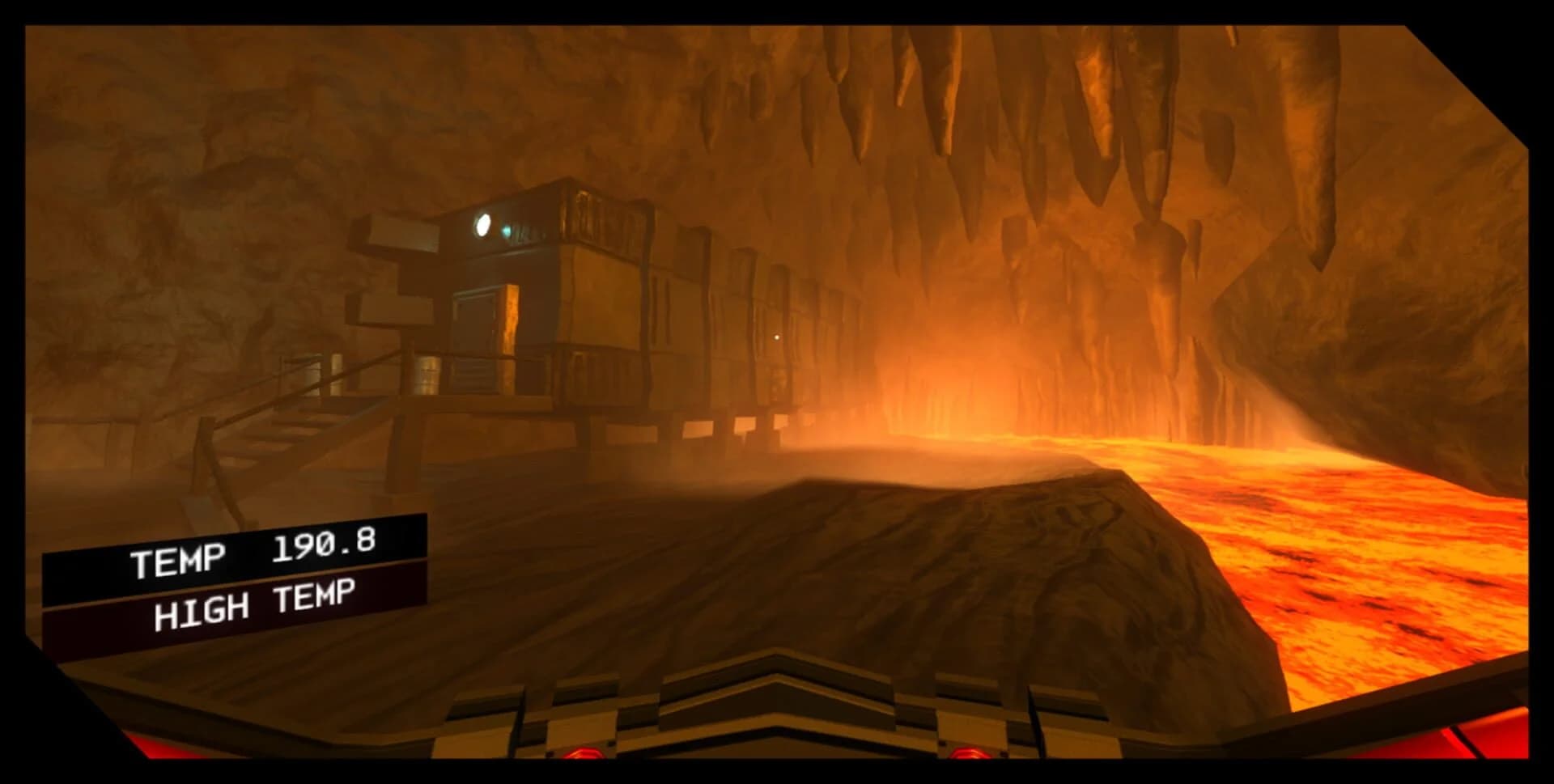Viewport: 1554px width, 784px height.
Task: Click the left red cockpit indicator light
Action: (581, 752)
